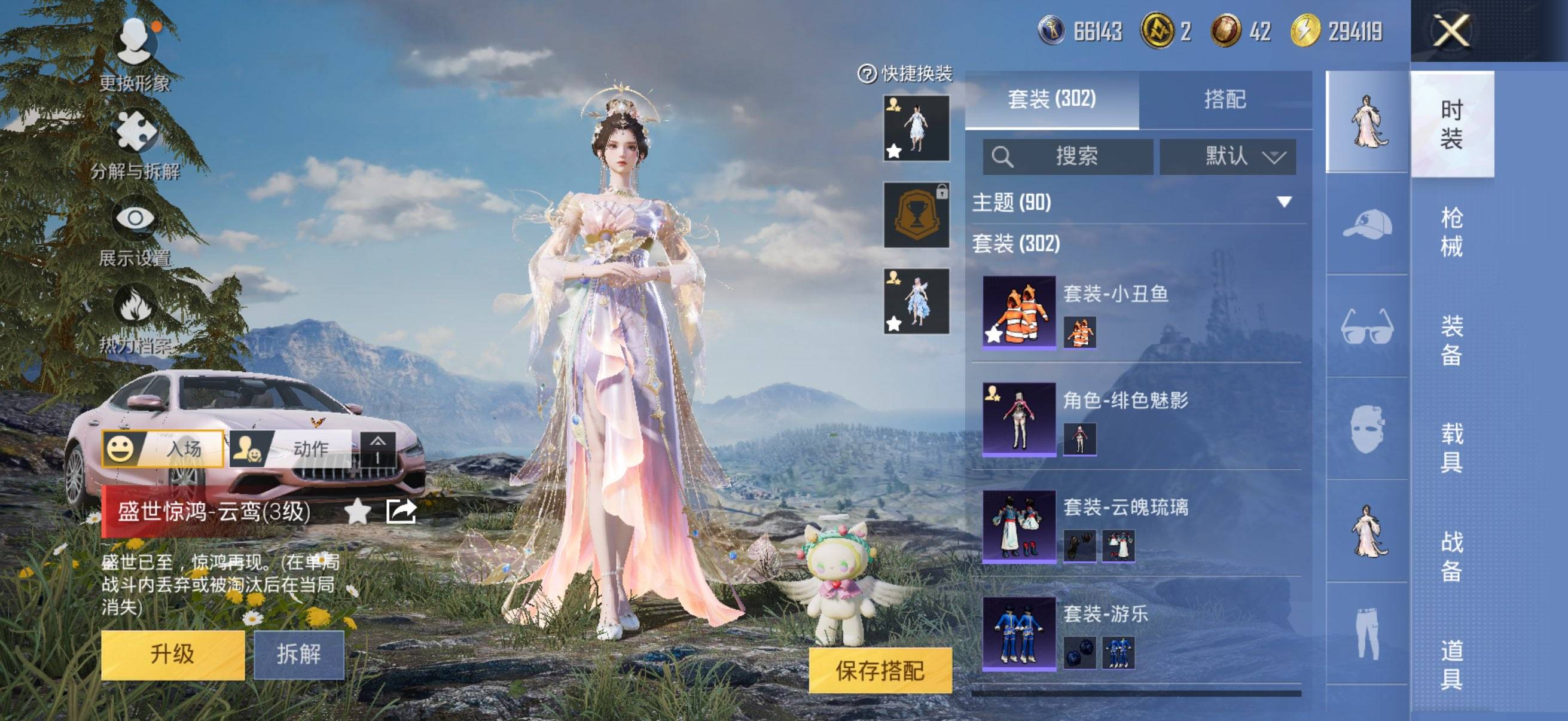Image resolution: width=1568 pixels, height=721 pixels.
Task: Open 分解与拆解 puzzle piece option
Action: pos(135,143)
